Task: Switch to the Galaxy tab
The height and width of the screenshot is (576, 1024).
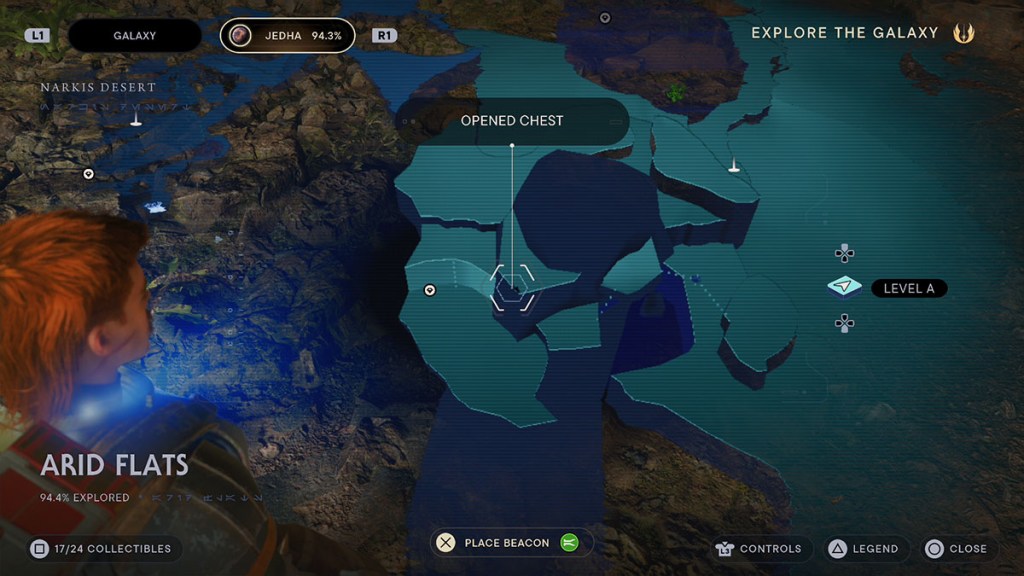Action: pos(134,36)
